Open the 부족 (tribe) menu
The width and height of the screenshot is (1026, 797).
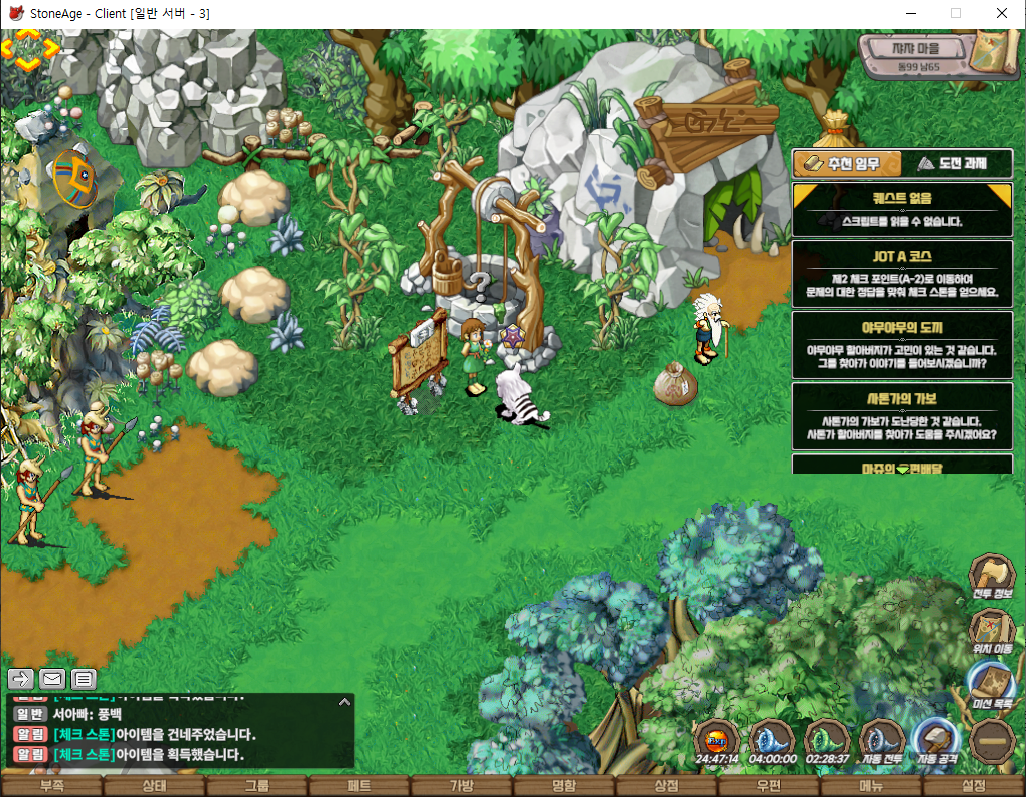[x=51, y=786]
